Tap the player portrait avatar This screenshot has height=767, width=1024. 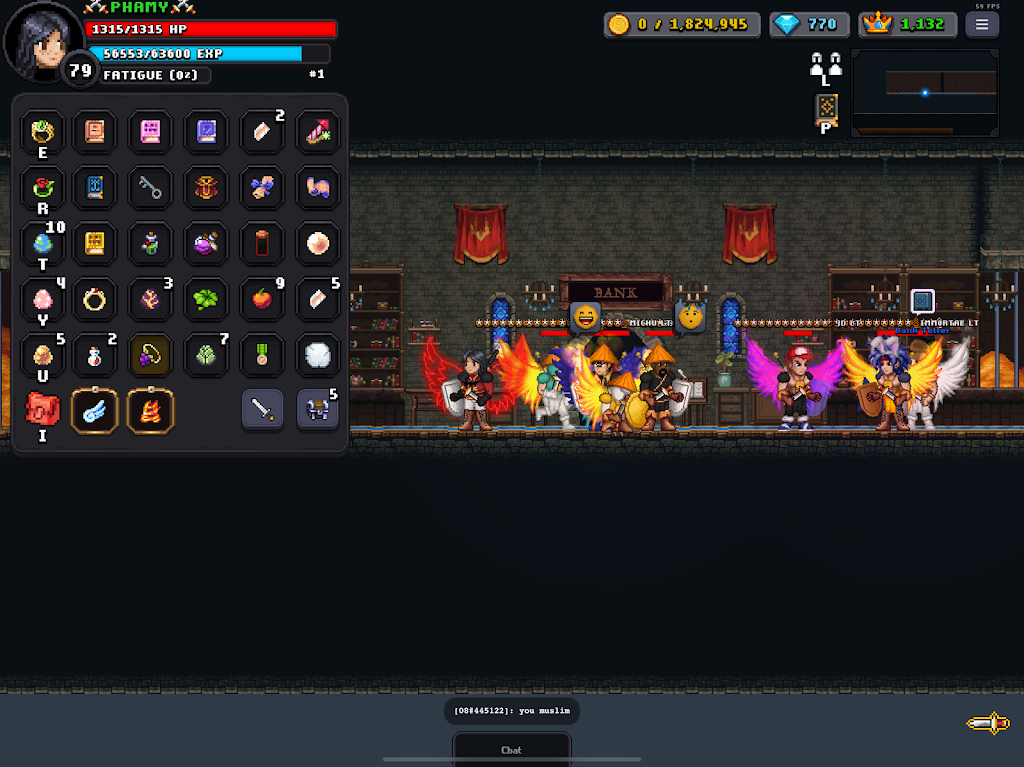[43, 43]
